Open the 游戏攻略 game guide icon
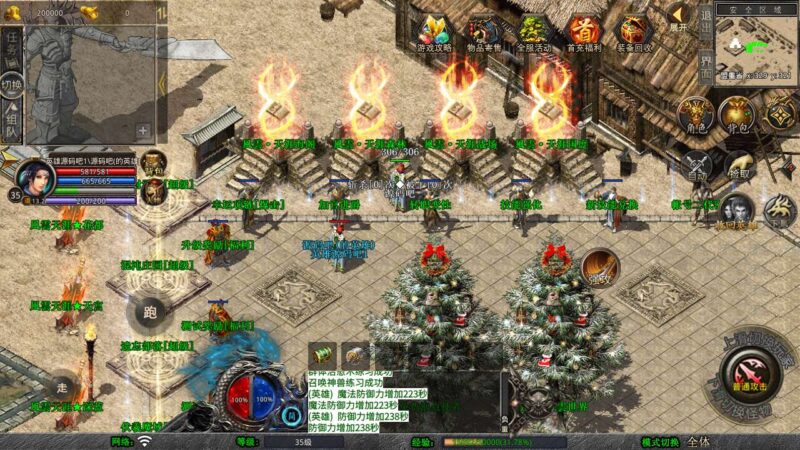 [435, 33]
